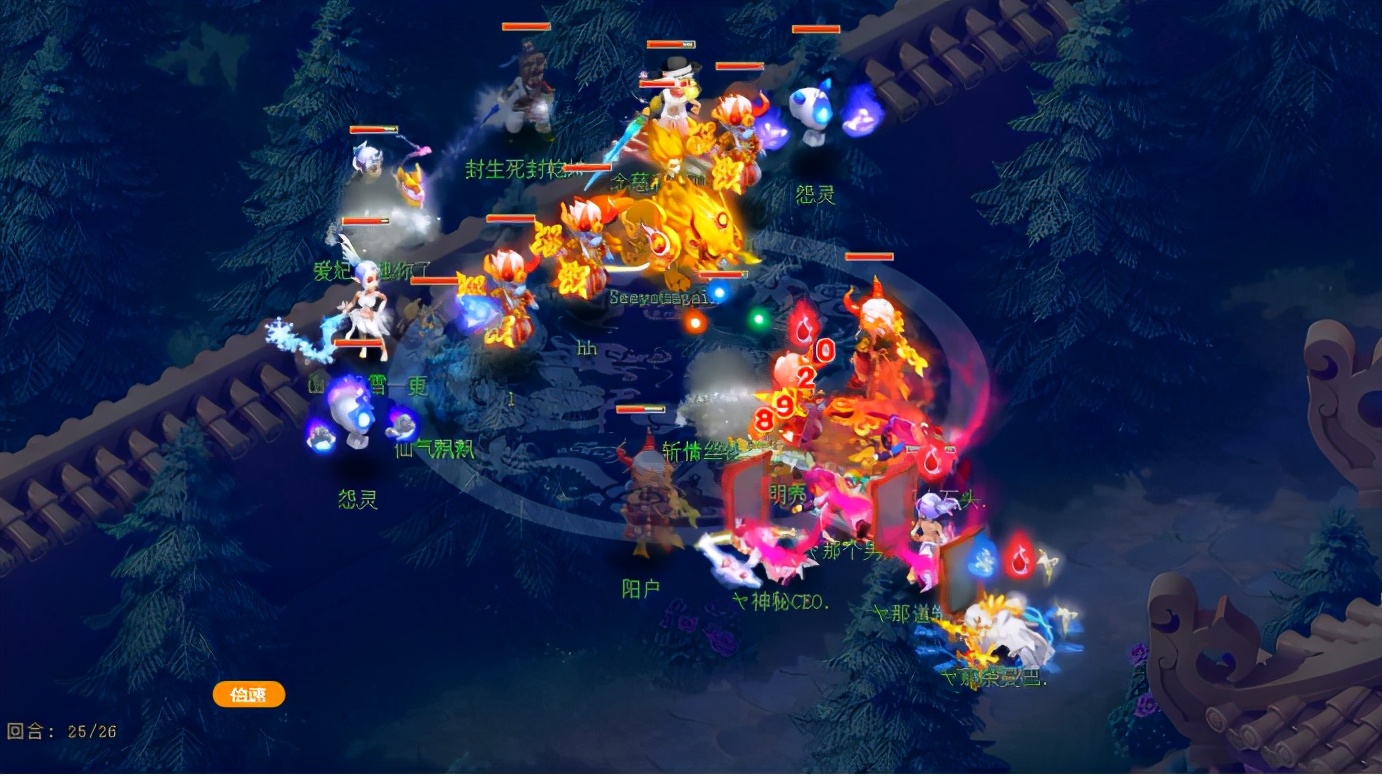This screenshot has width=1382, height=776.
Task: Click the orange 倍速 speed button
Action: pyautogui.click(x=247, y=694)
